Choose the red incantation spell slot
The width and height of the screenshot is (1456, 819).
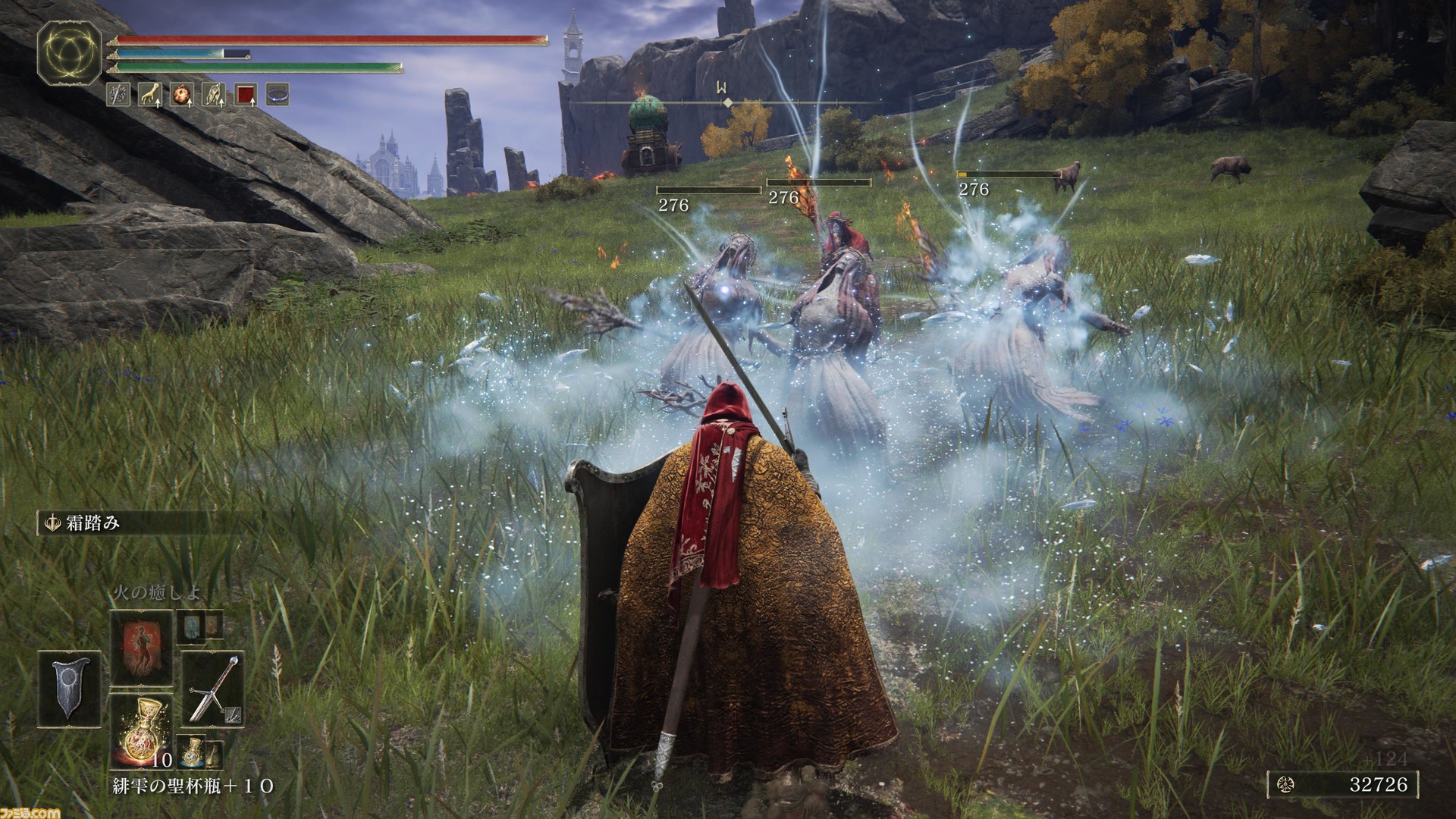pos(142,647)
